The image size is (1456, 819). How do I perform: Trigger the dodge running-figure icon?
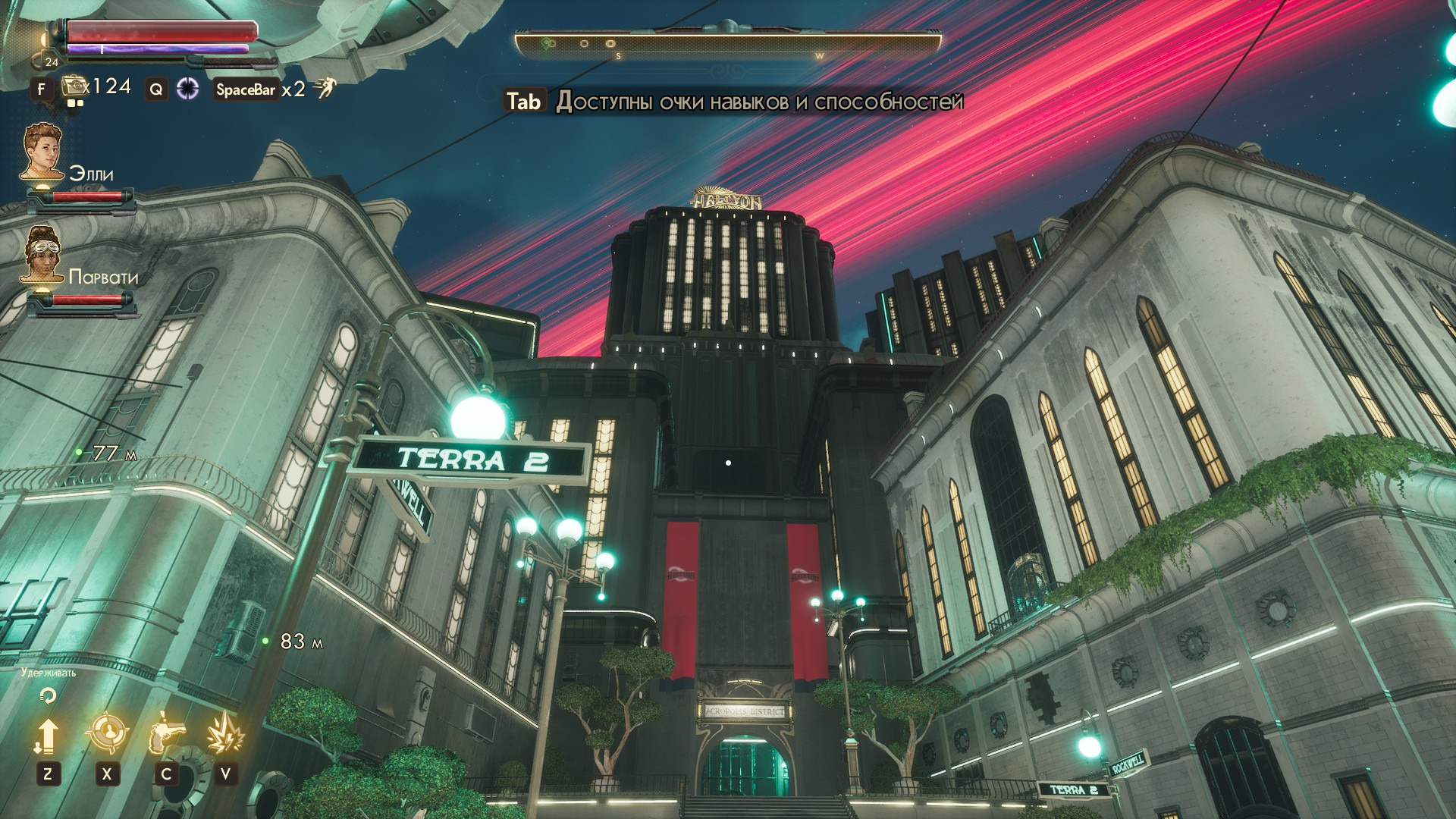click(325, 89)
